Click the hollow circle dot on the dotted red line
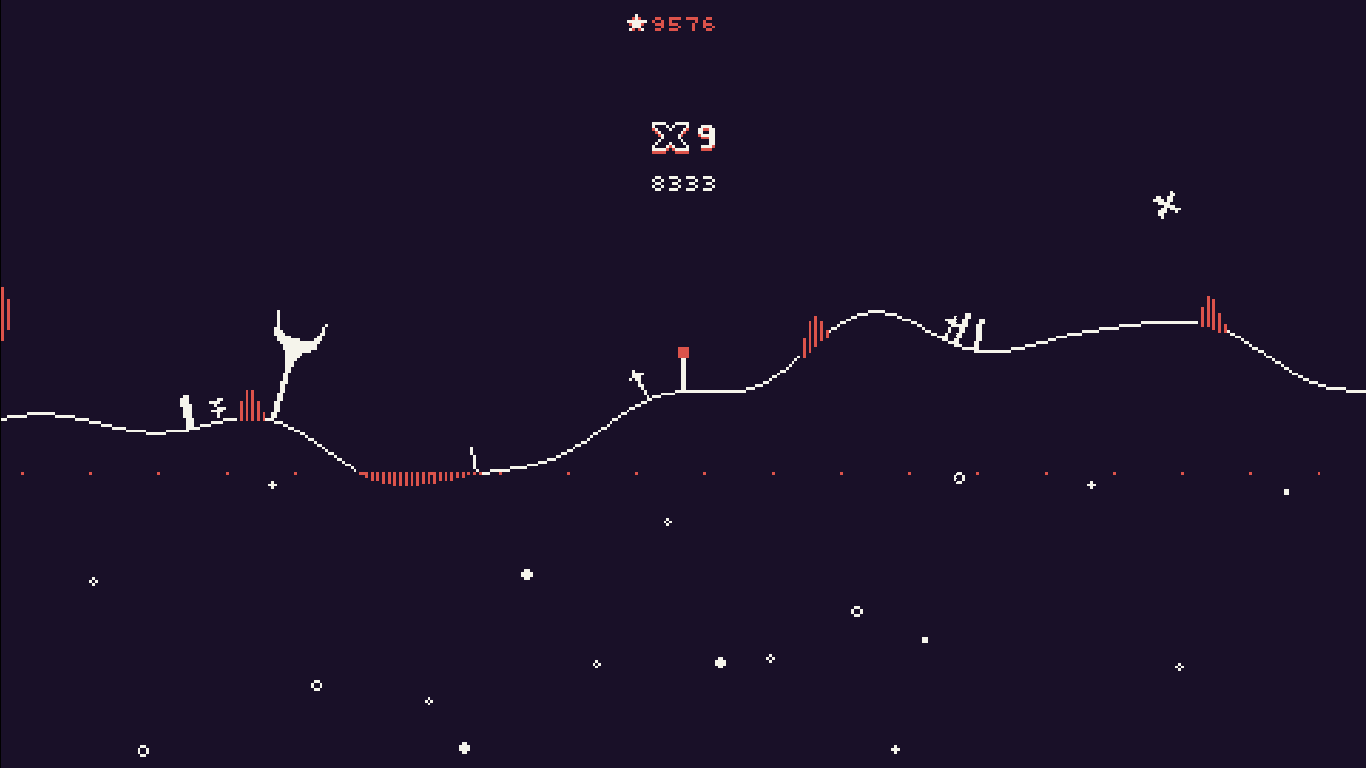 tap(960, 477)
